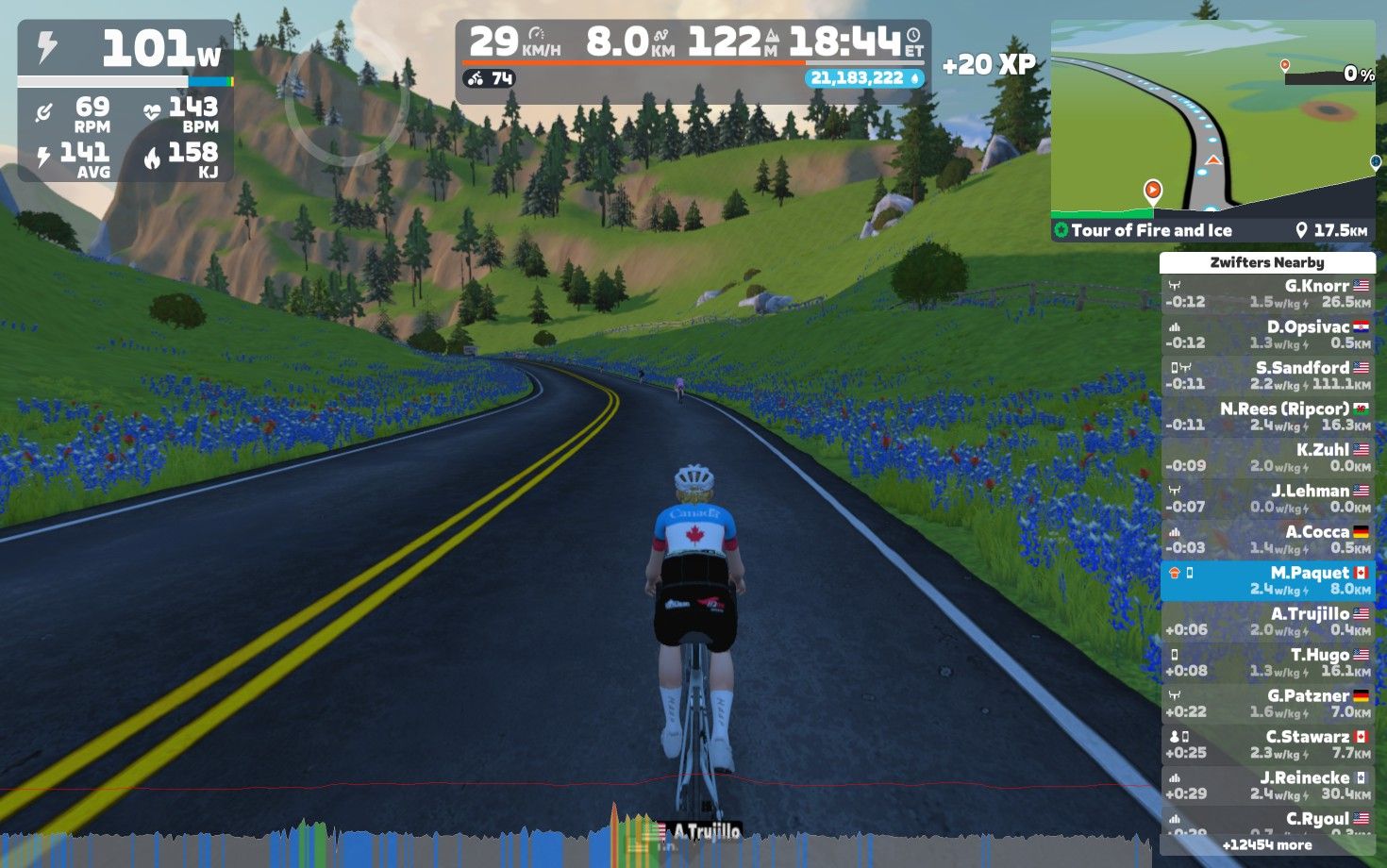Select A.Trujillo in the nearby riders list
1387x868 pixels.
[1267, 622]
